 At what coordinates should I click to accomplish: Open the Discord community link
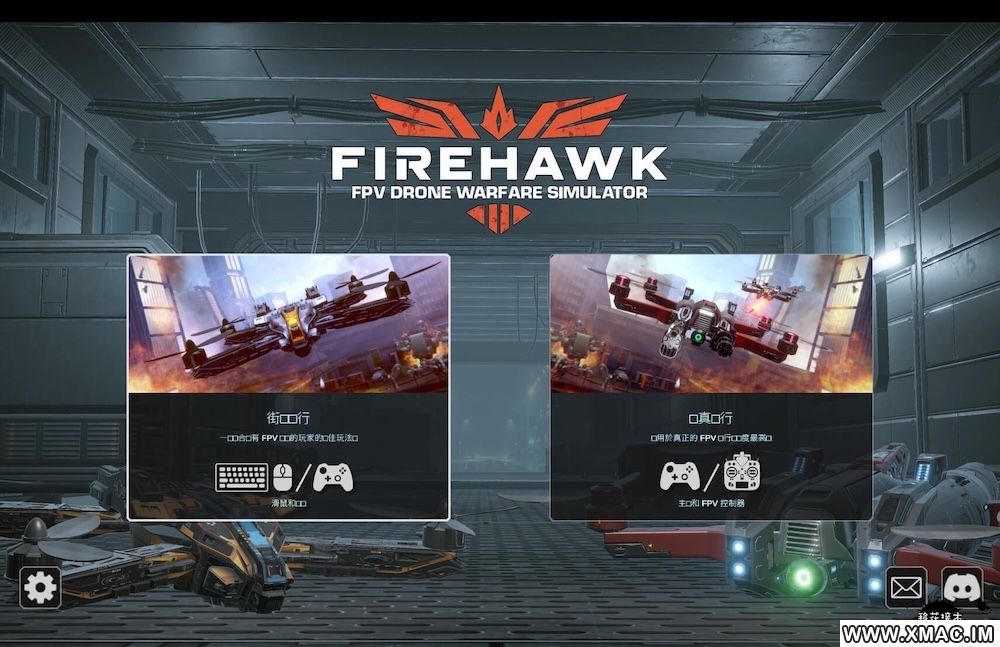962,587
